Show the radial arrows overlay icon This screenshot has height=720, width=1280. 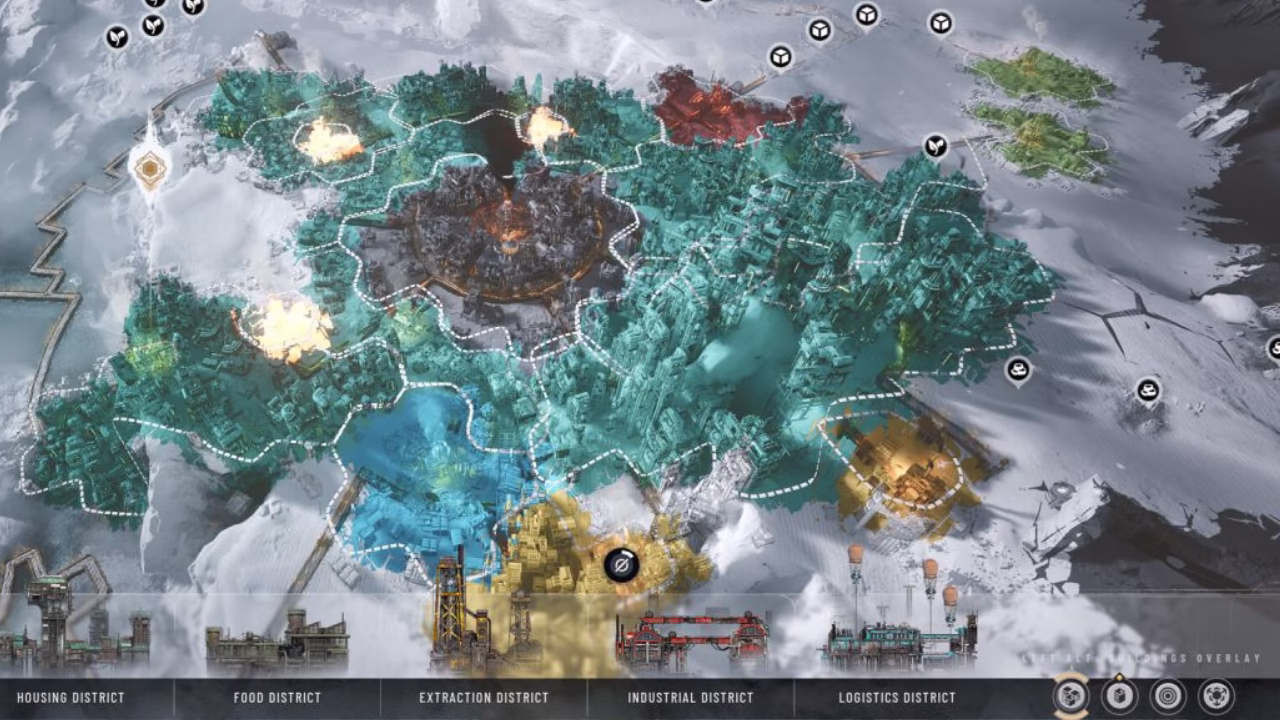[x=1216, y=696]
